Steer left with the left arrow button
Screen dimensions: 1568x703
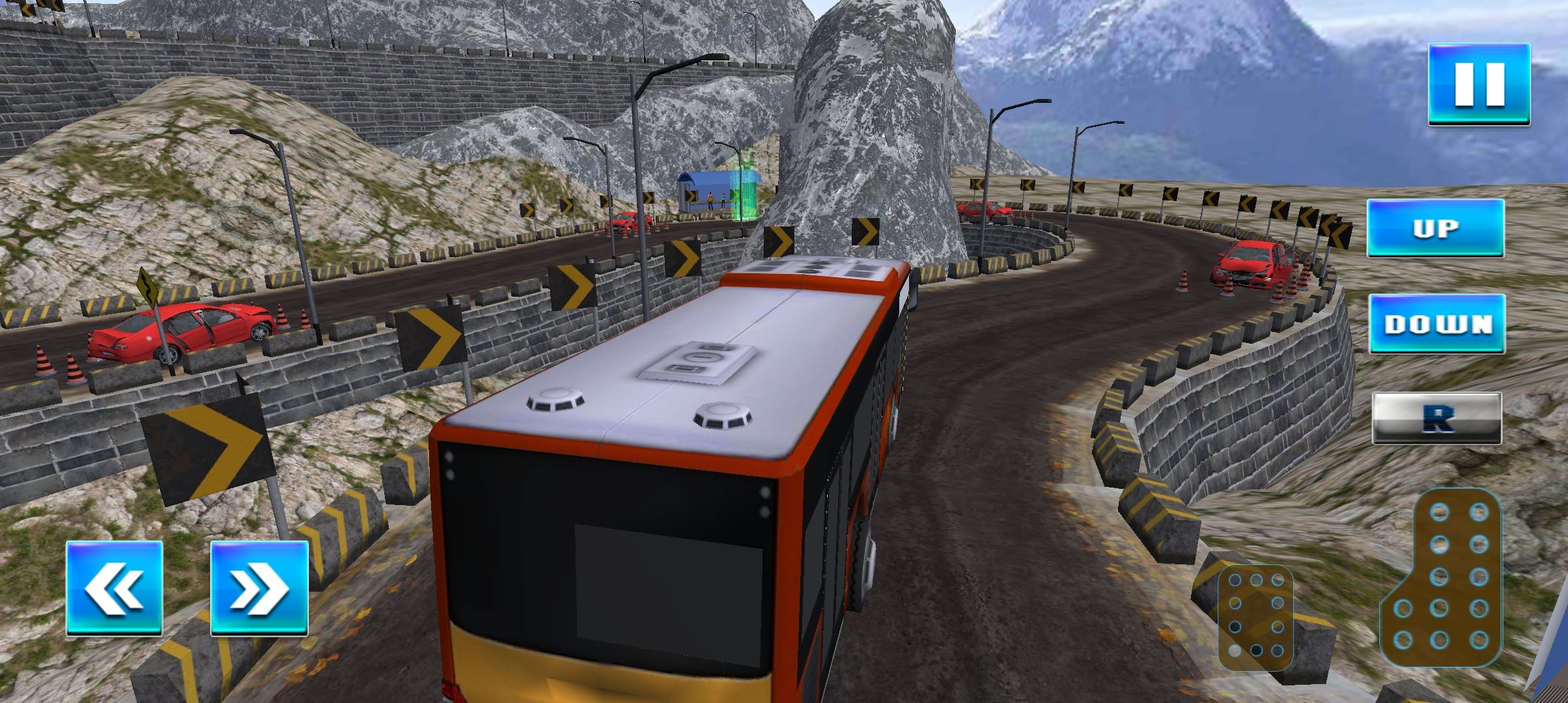pos(115,588)
